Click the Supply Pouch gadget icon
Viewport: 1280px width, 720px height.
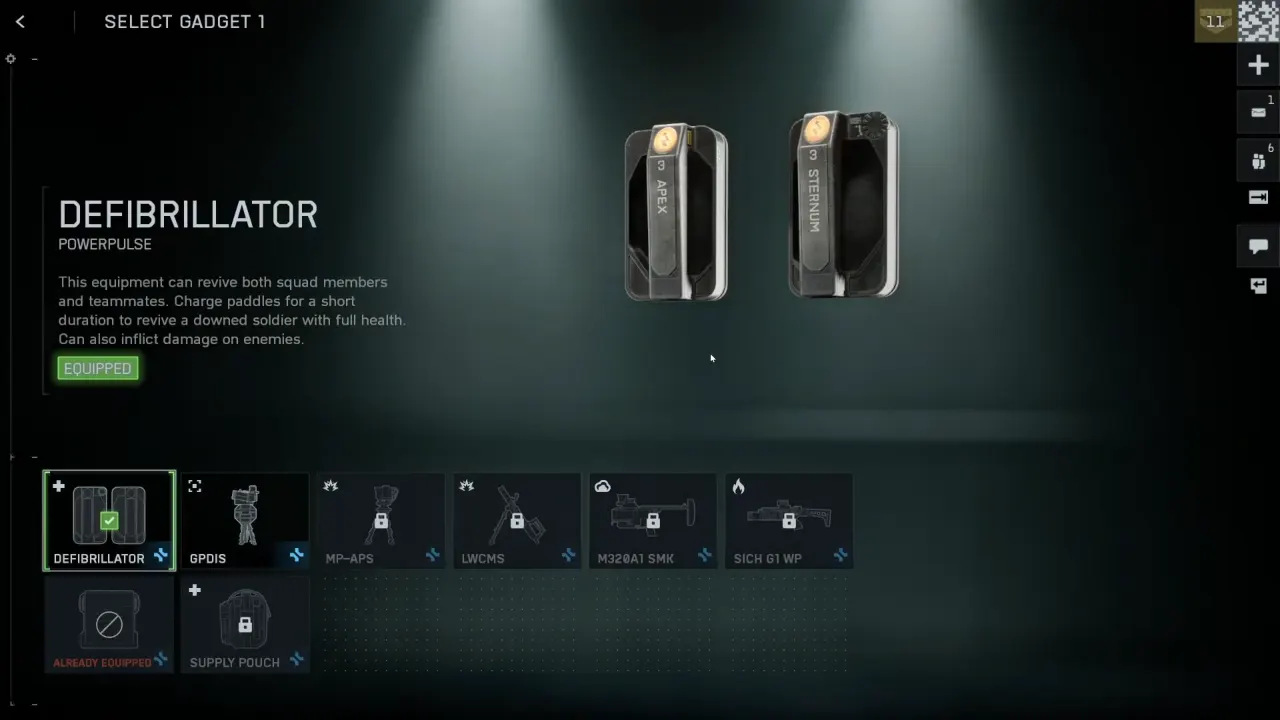[245, 620]
